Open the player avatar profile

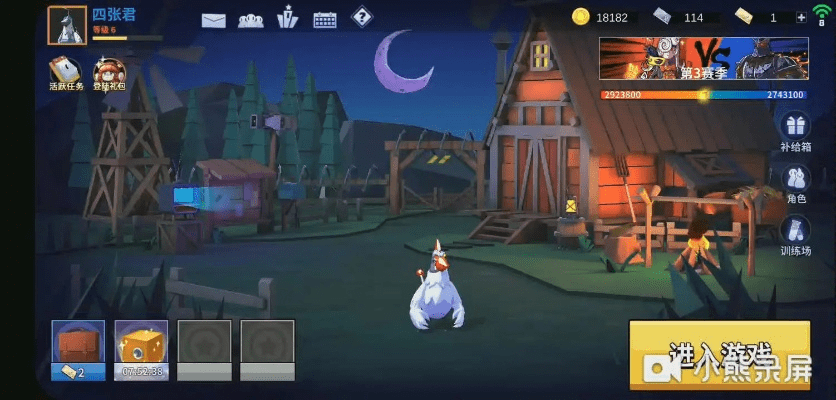pos(67,25)
